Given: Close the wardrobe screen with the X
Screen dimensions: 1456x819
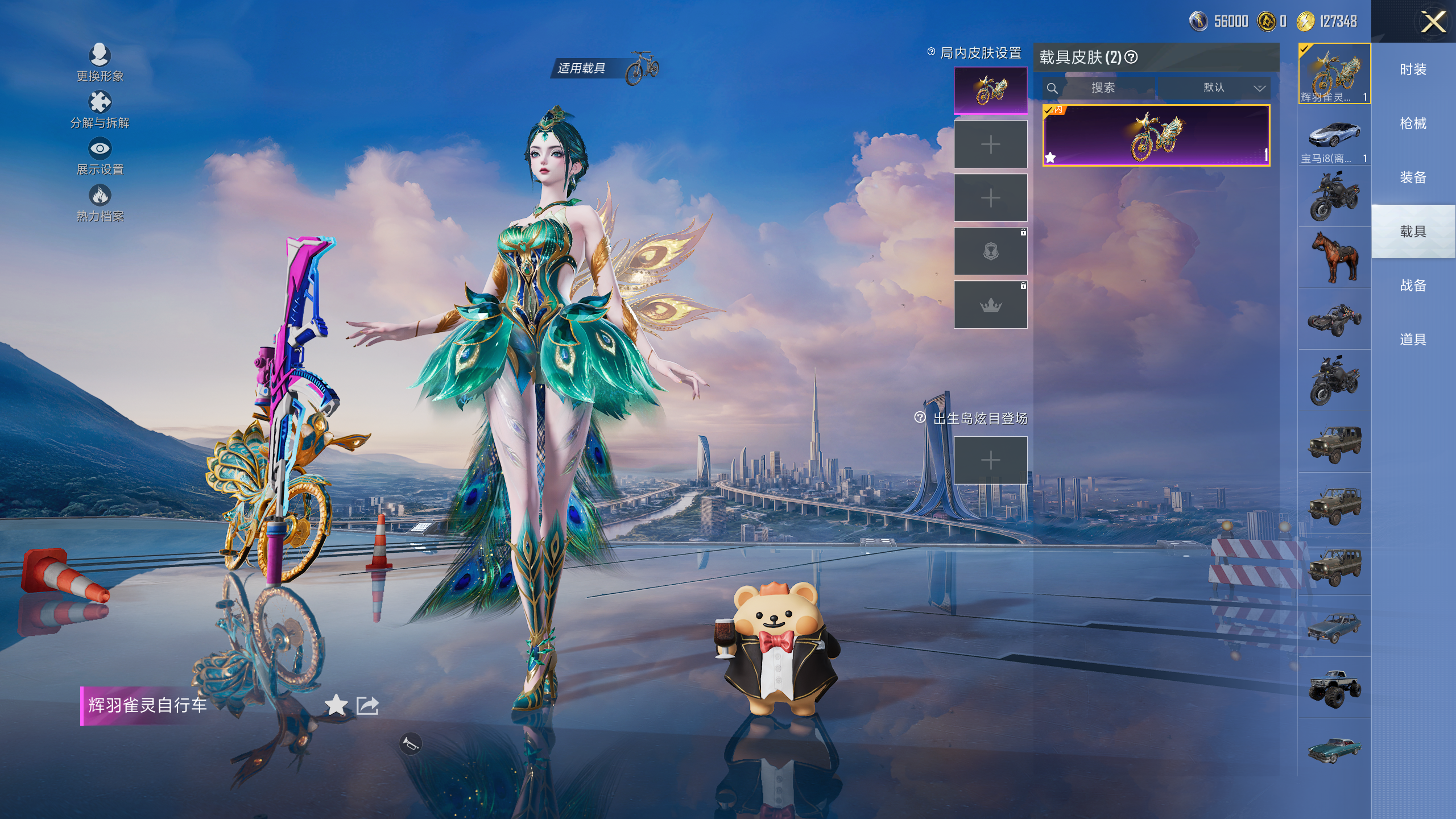Looking at the screenshot, I should (x=1433, y=23).
